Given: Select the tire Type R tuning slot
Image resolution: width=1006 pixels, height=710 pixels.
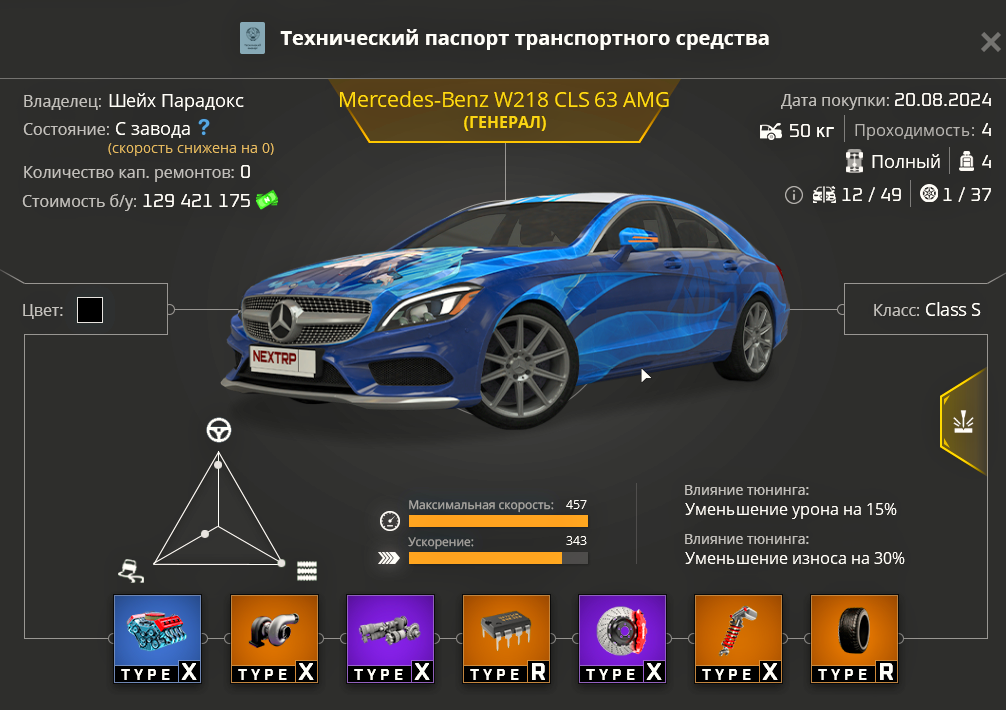Looking at the screenshot, I should coord(854,639).
